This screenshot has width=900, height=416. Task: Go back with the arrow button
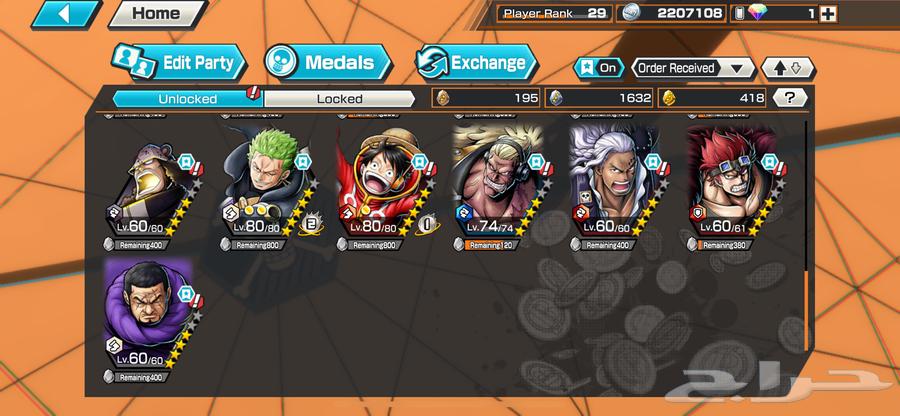click(x=52, y=14)
